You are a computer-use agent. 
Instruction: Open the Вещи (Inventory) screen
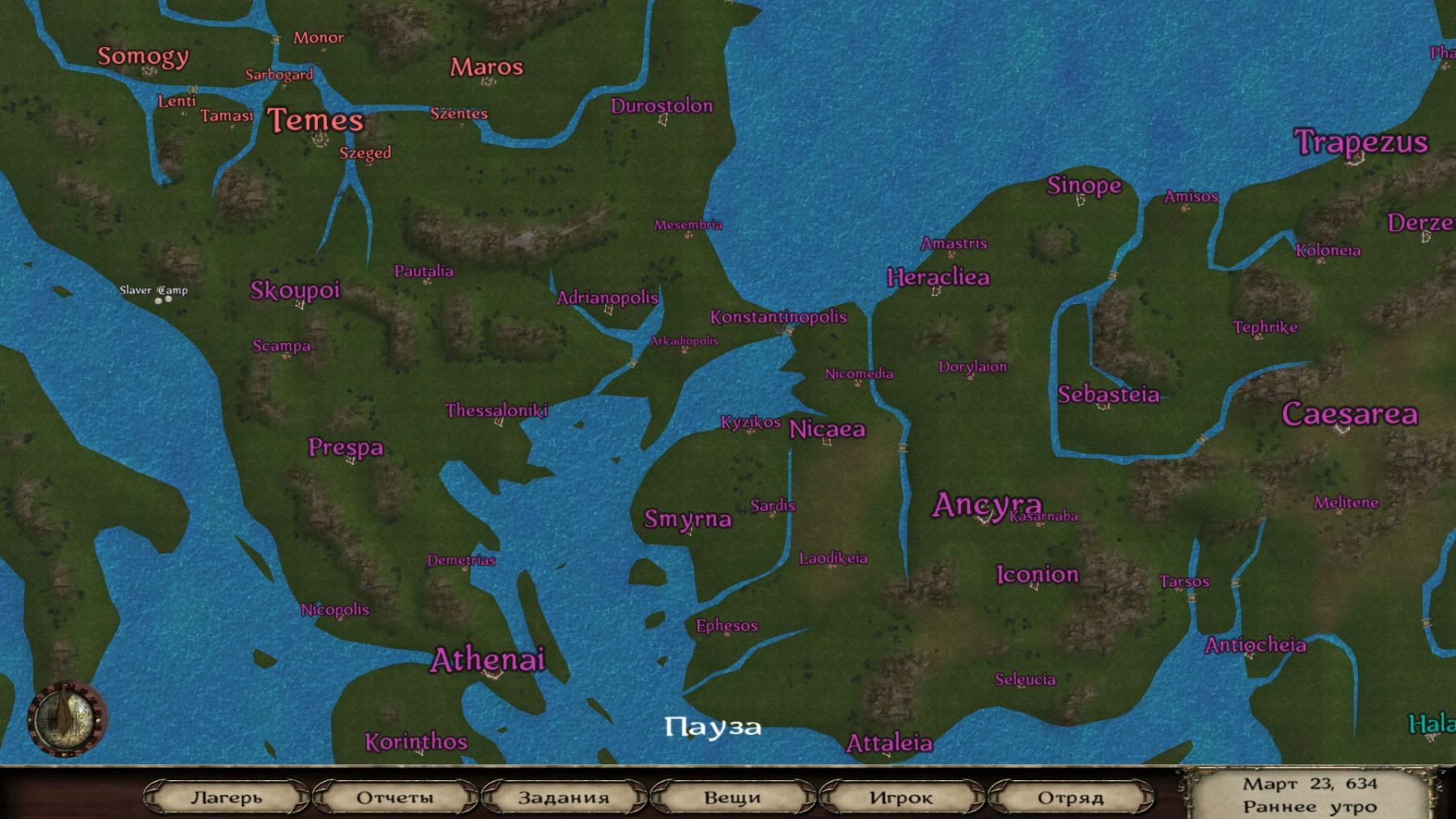pos(732,797)
